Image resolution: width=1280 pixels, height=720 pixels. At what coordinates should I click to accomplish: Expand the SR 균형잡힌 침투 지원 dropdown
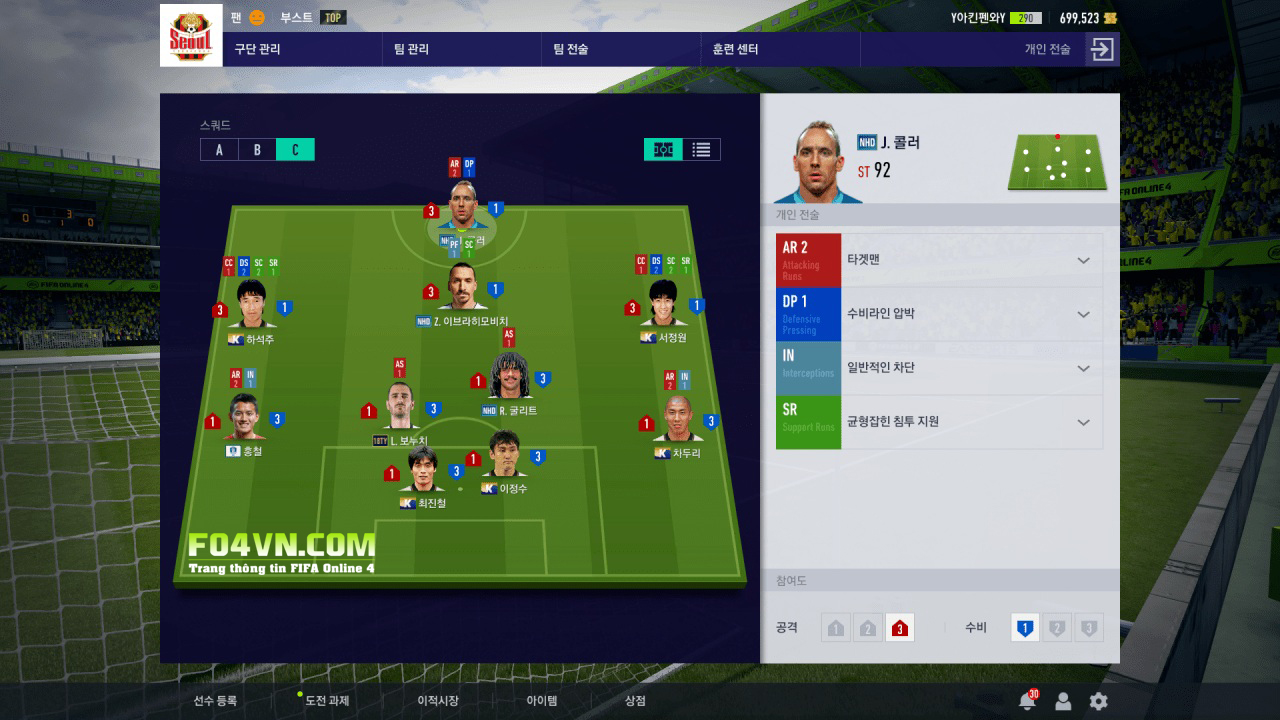(1083, 422)
